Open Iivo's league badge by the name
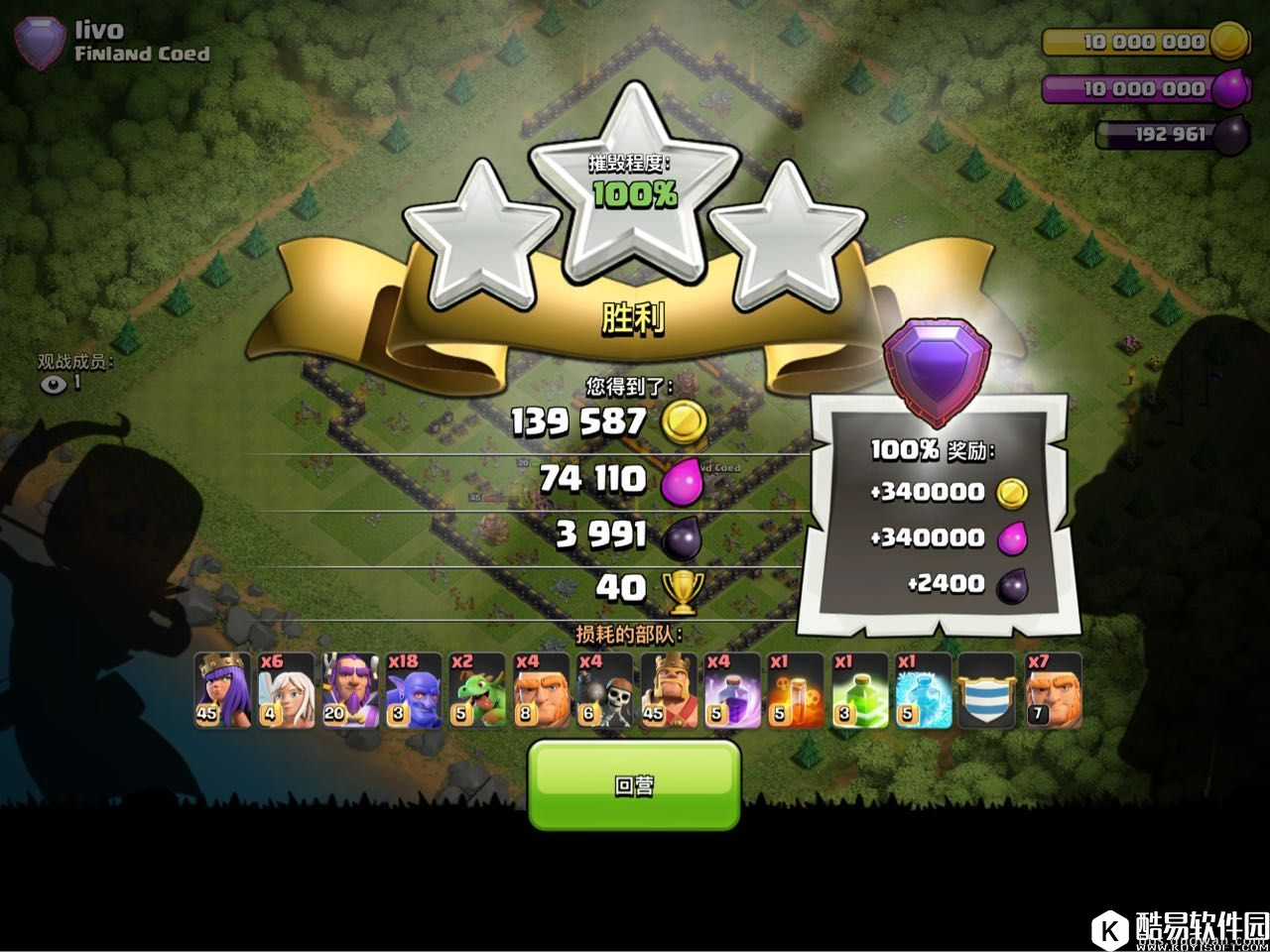 tap(41, 44)
